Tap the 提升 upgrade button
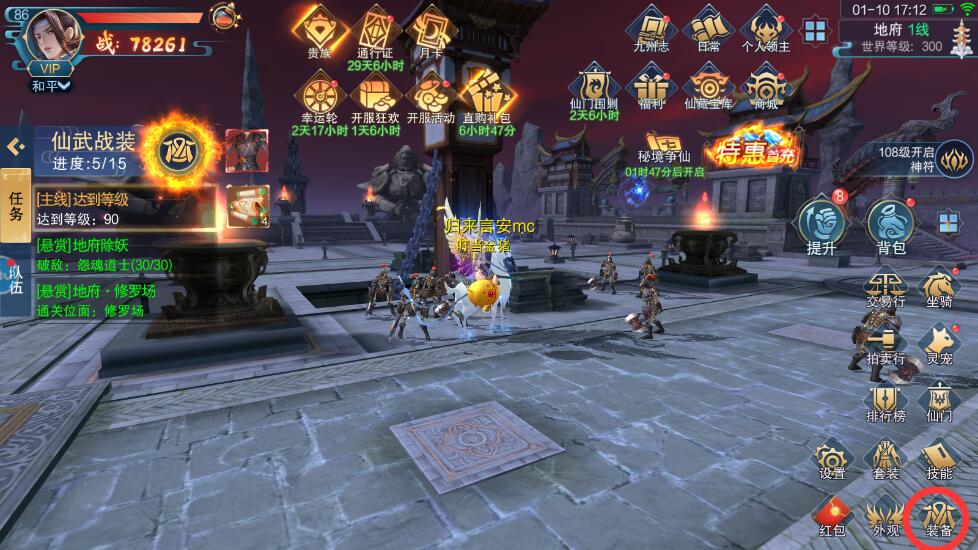 pyautogui.click(x=821, y=226)
